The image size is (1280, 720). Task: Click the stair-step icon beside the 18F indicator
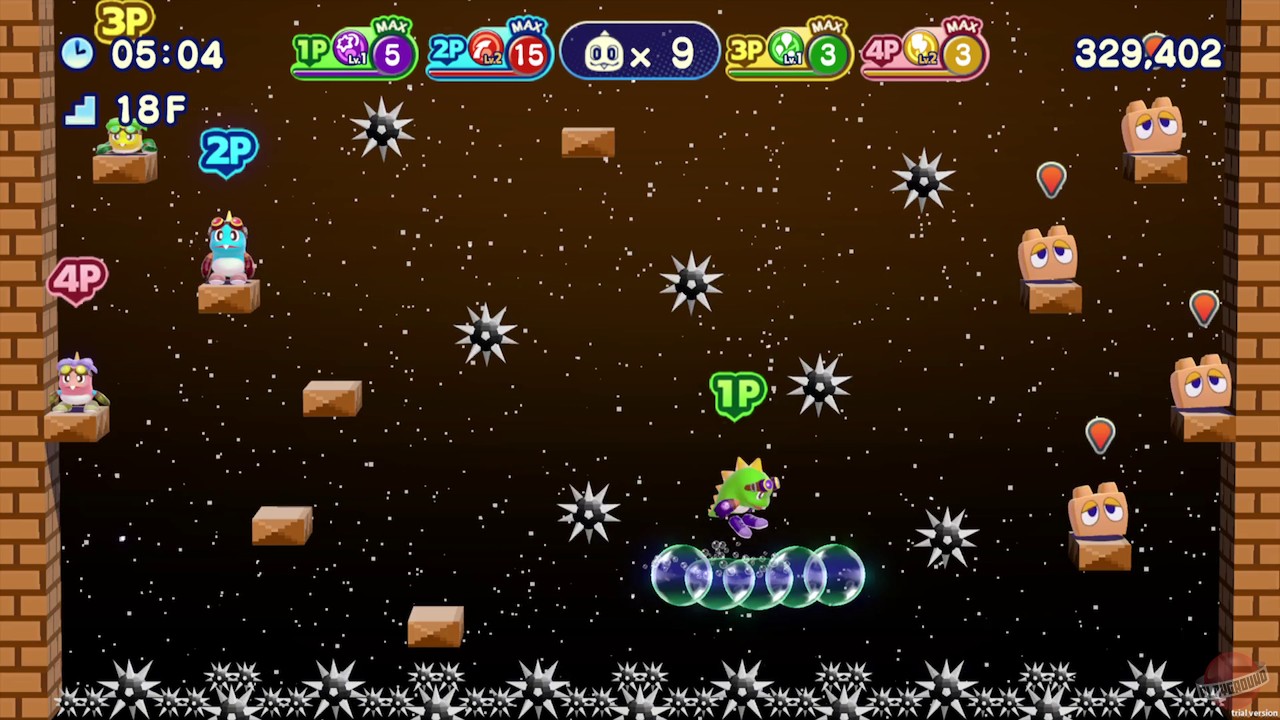(x=82, y=109)
